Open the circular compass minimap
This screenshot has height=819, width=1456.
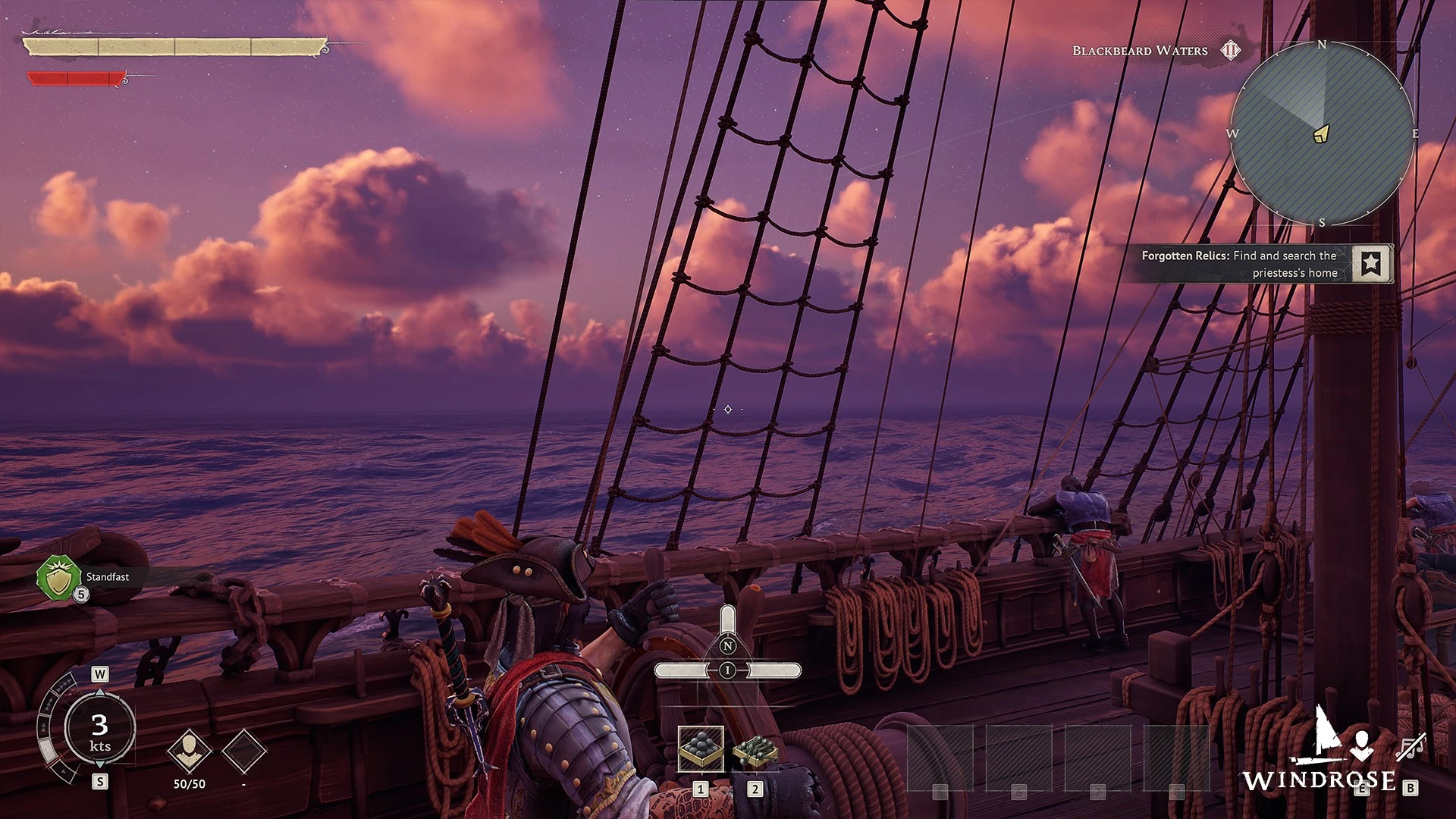(1322, 133)
